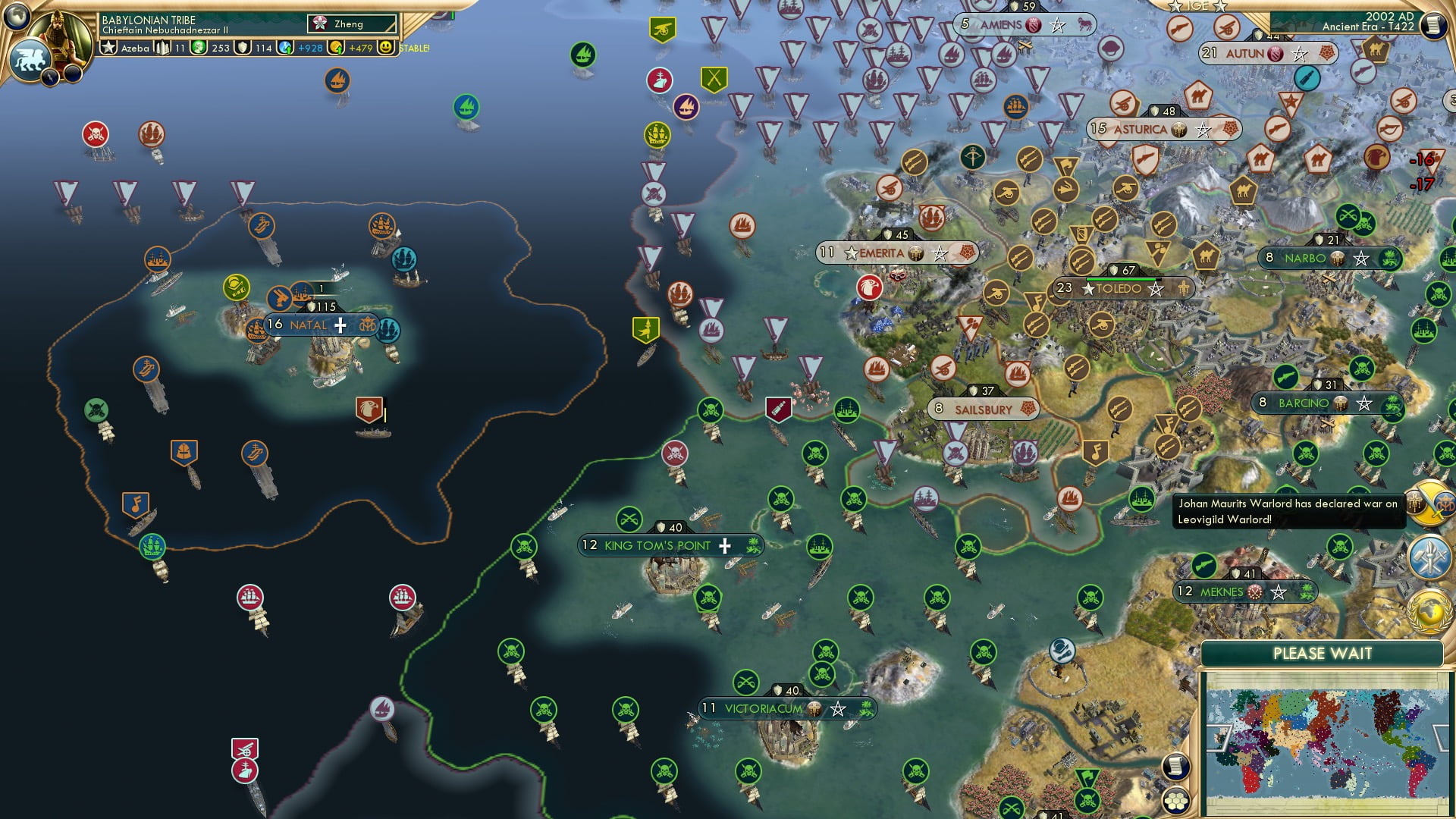Click the STABLE! status text

pos(413,48)
